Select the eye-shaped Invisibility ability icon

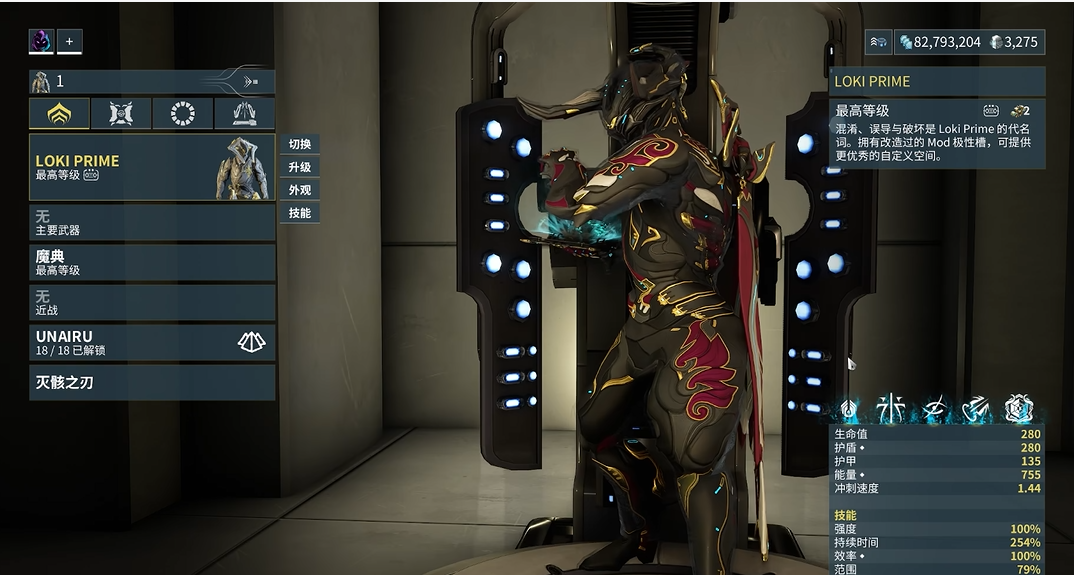[935, 408]
